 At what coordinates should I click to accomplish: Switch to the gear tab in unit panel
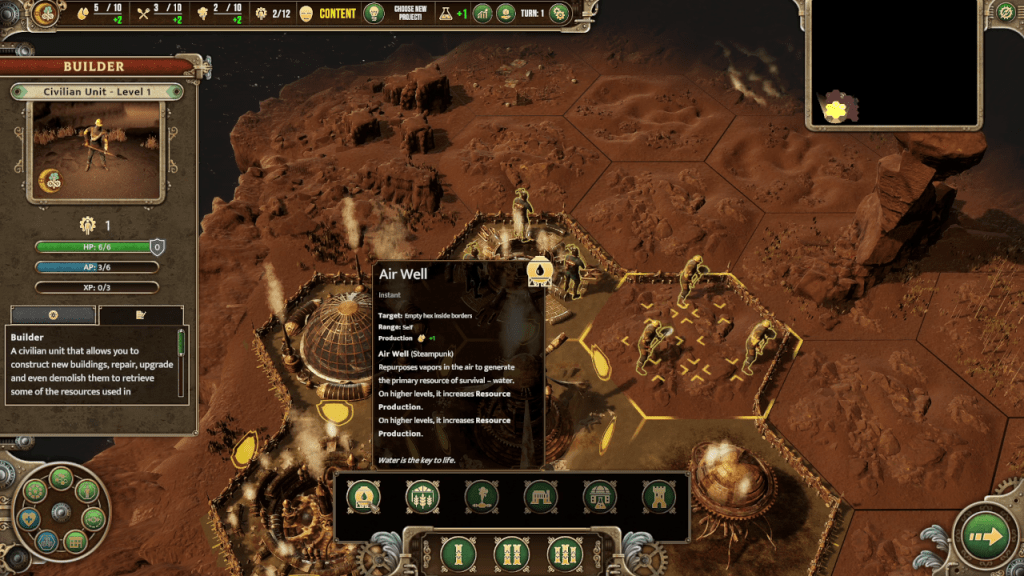point(53,315)
